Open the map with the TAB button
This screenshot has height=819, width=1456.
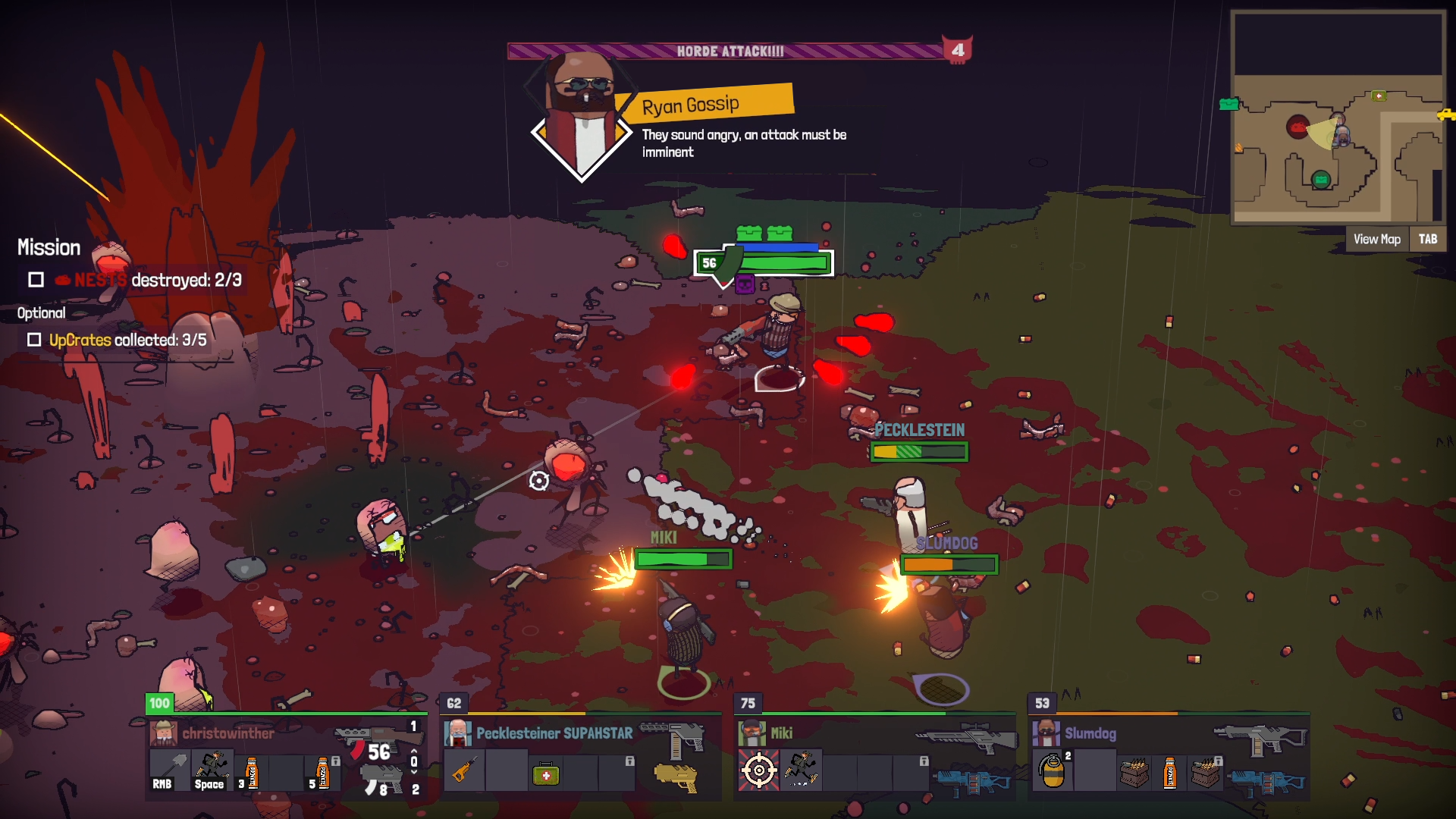[x=1428, y=239]
